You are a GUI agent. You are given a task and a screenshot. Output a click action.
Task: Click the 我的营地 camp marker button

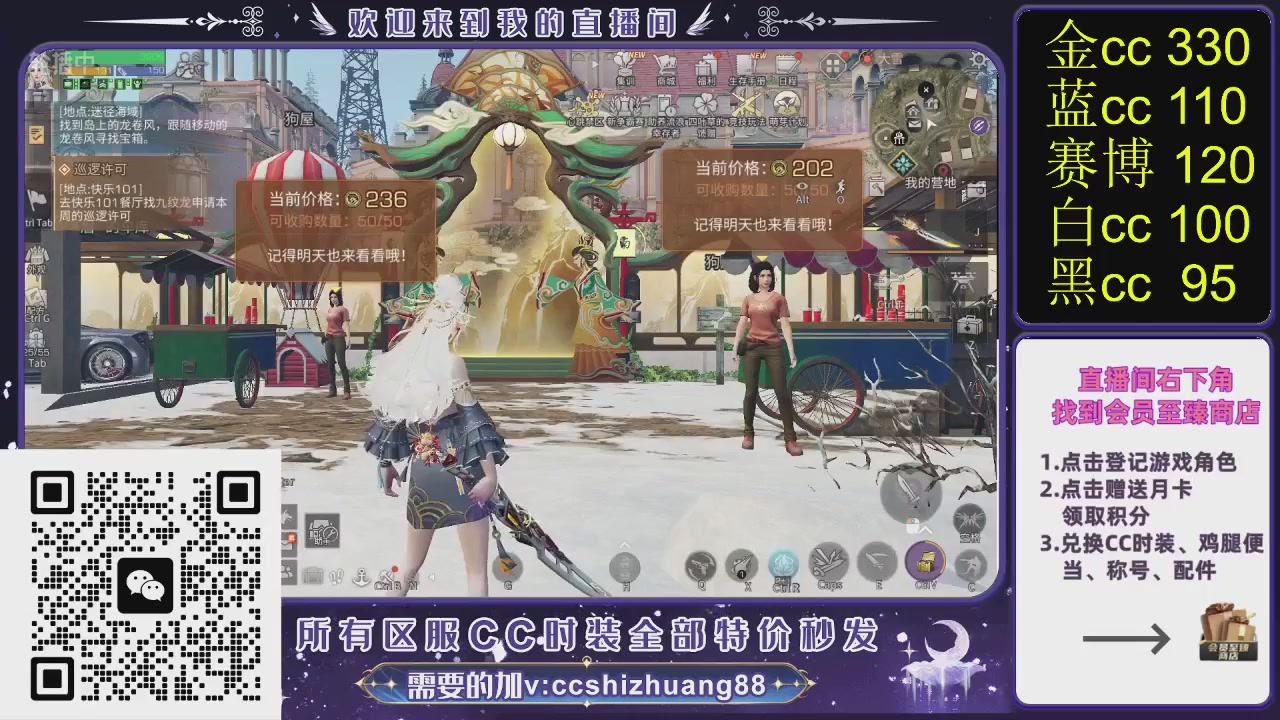click(943, 168)
